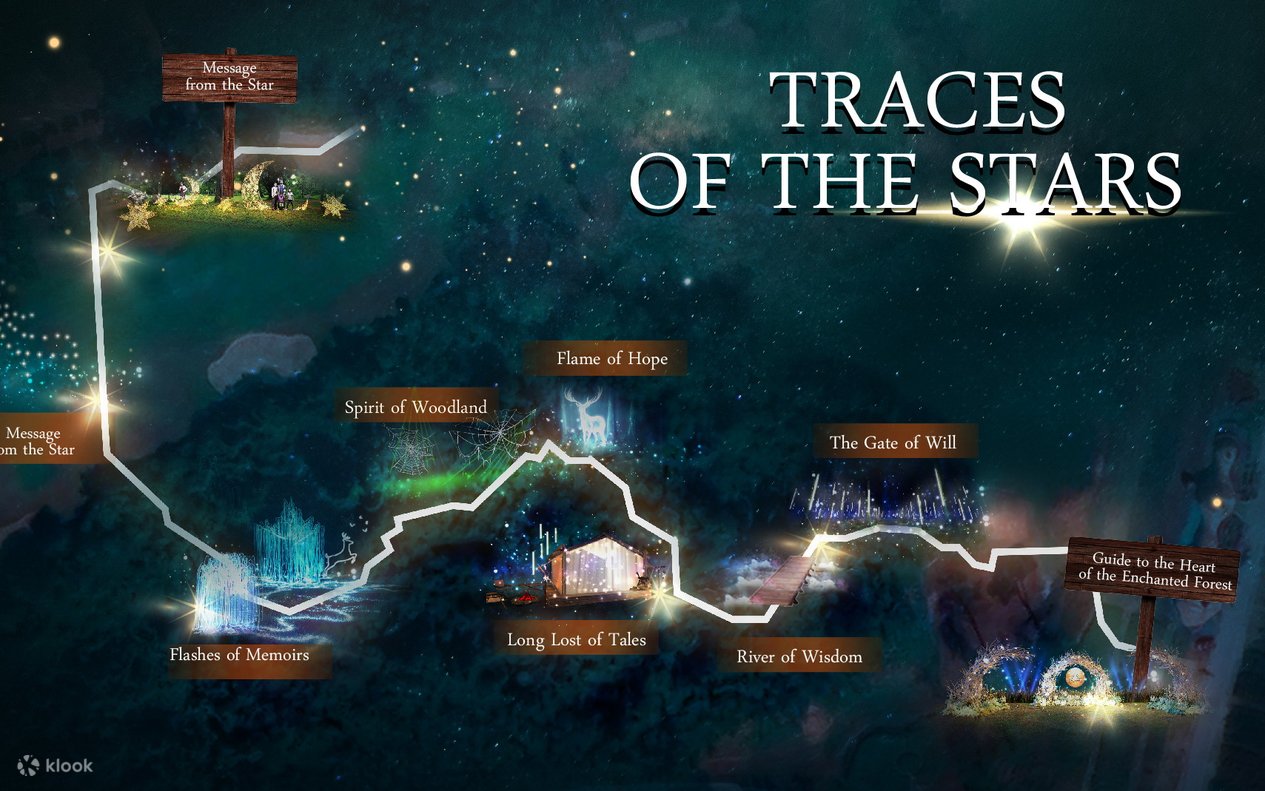Select the River of Wisdom label
This screenshot has width=1265, height=791.
[x=799, y=657]
